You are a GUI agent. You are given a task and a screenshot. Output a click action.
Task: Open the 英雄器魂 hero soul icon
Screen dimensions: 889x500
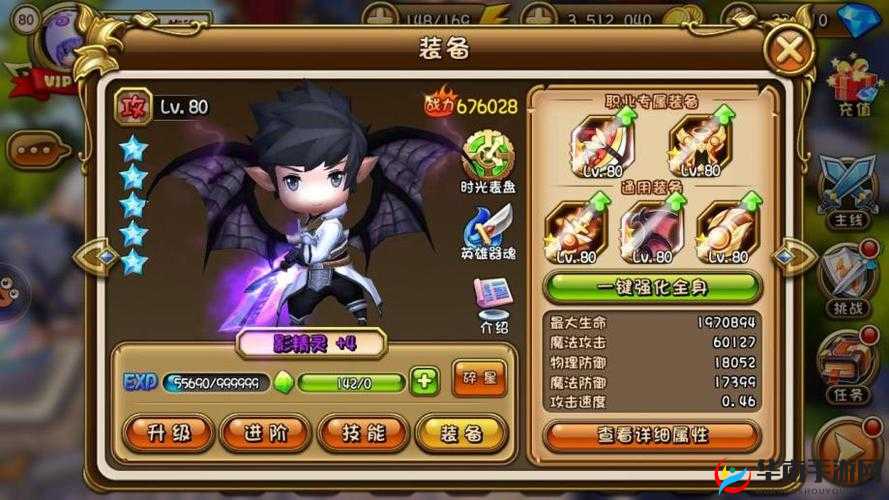(488, 228)
